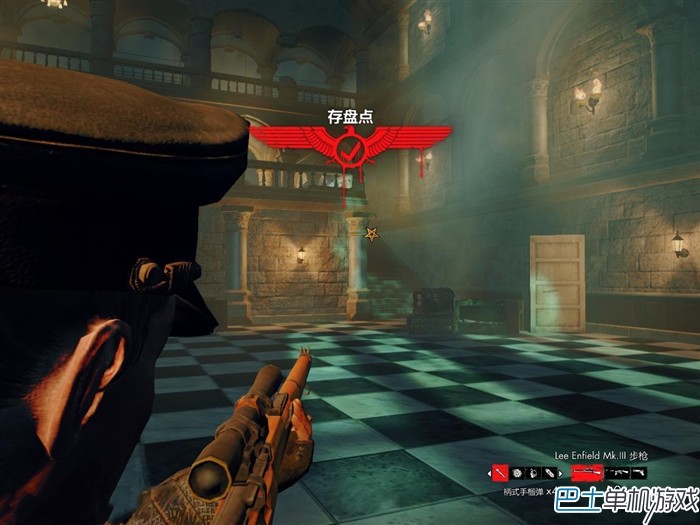Switch to the pistol weapon slot
This screenshot has width=700, height=525.
tap(637, 472)
